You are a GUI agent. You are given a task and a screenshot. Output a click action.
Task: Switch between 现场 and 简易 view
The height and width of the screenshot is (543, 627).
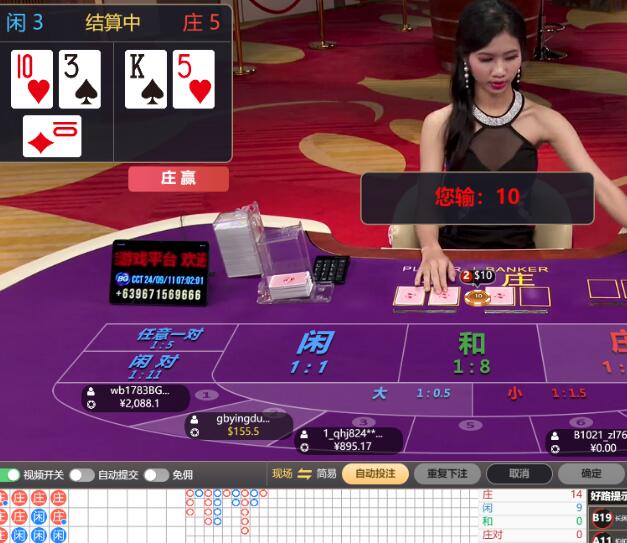[305, 474]
